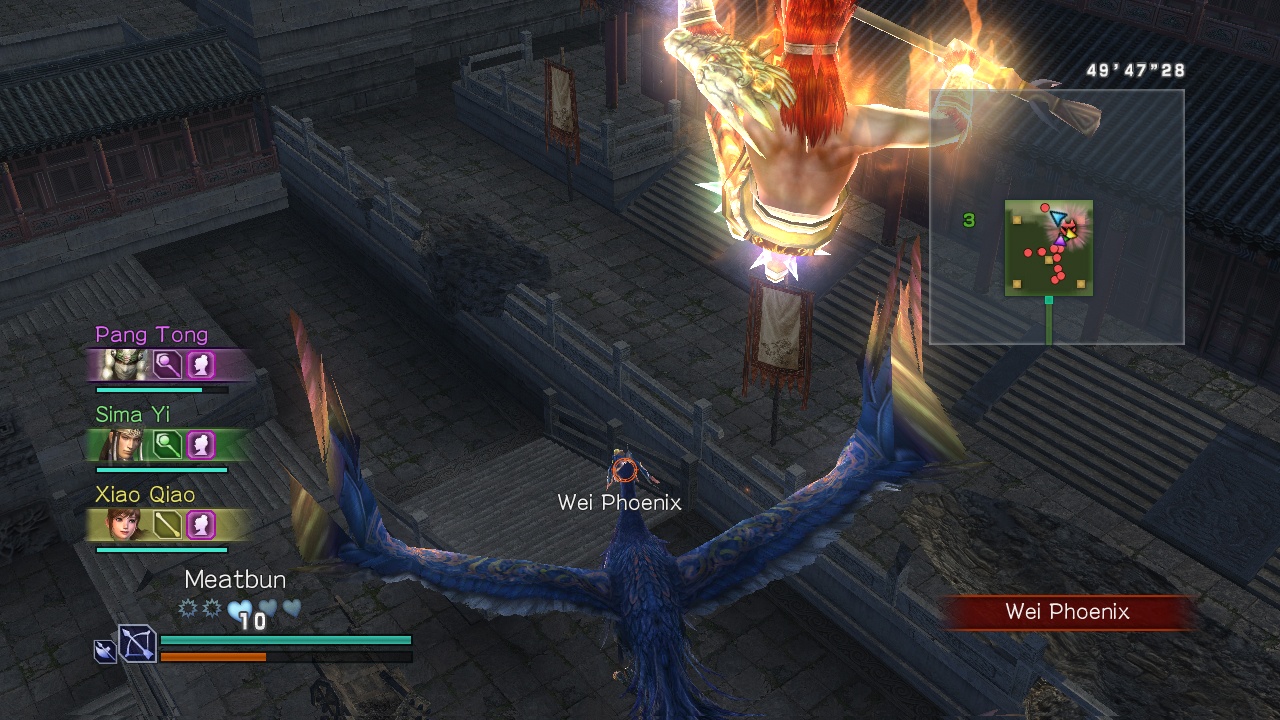Select the purple head icon beside Pang Tong
Screen dimensions: 1280x720
click(x=201, y=364)
